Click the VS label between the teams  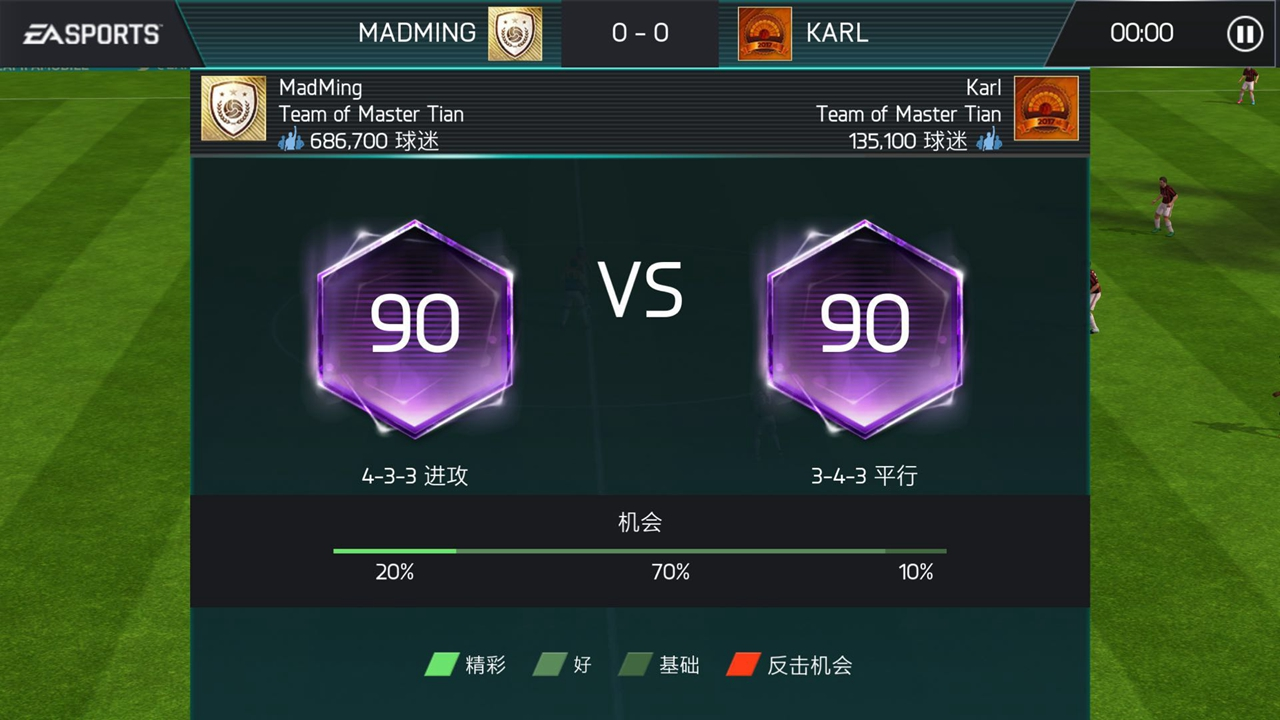click(640, 291)
